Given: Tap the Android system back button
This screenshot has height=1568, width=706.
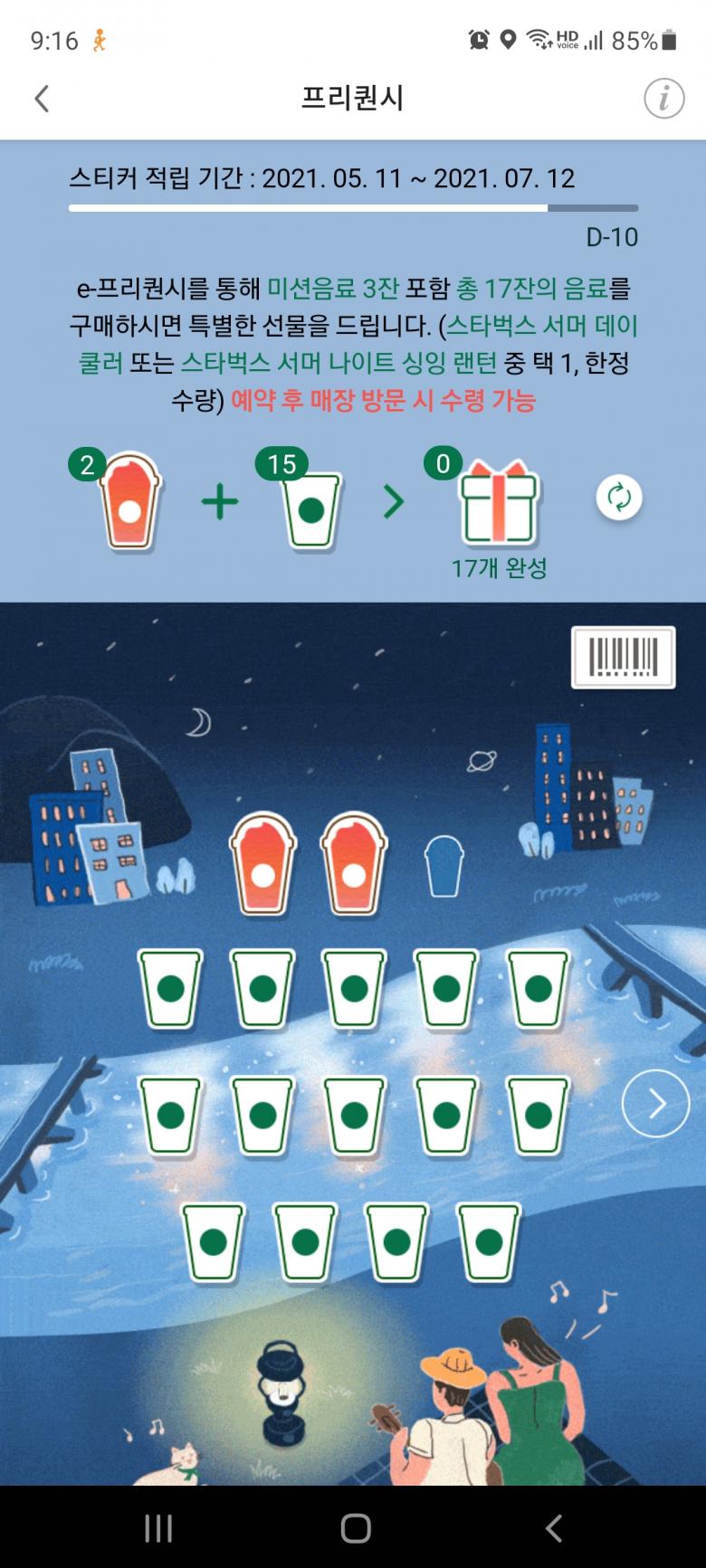Looking at the screenshot, I should tap(553, 1528).
